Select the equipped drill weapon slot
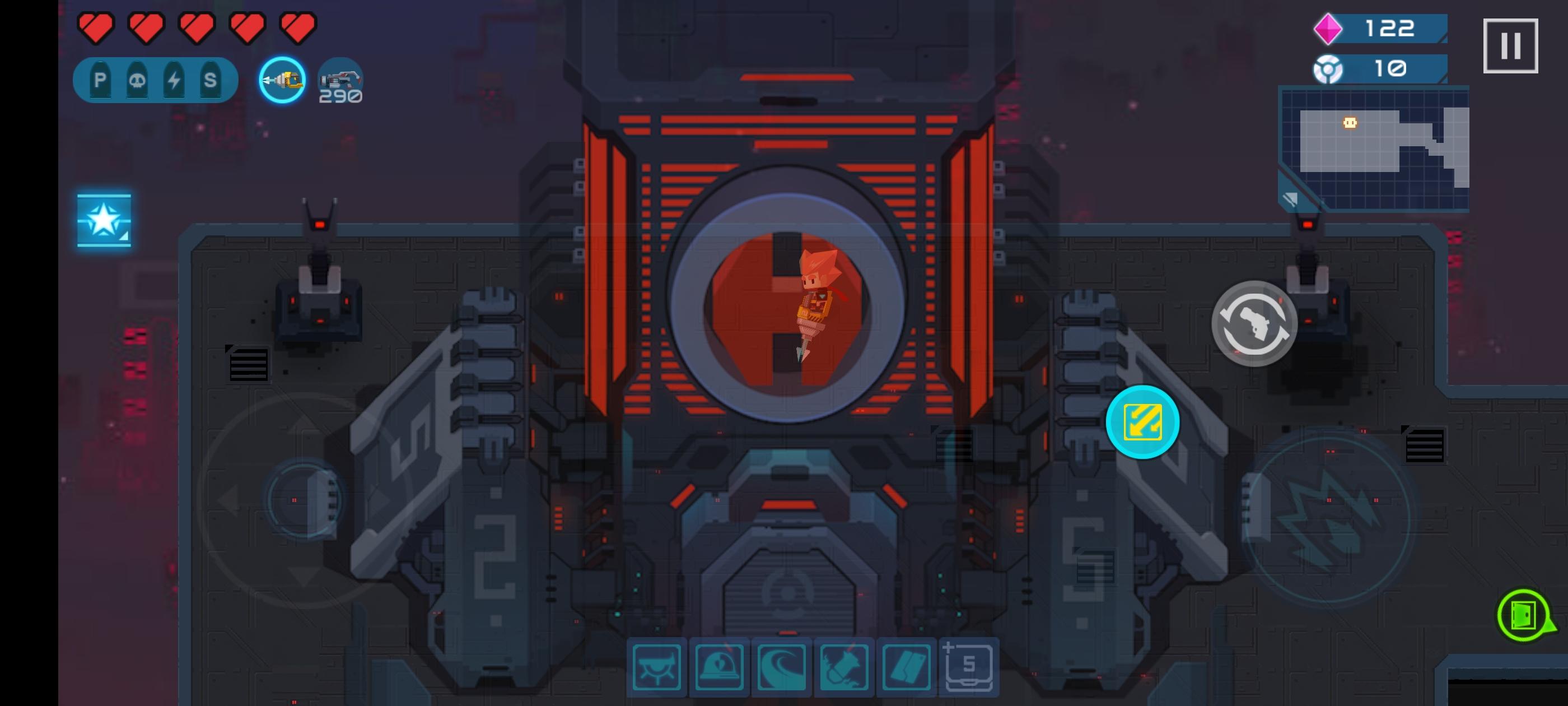1568x706 pixels. (281, 80)
